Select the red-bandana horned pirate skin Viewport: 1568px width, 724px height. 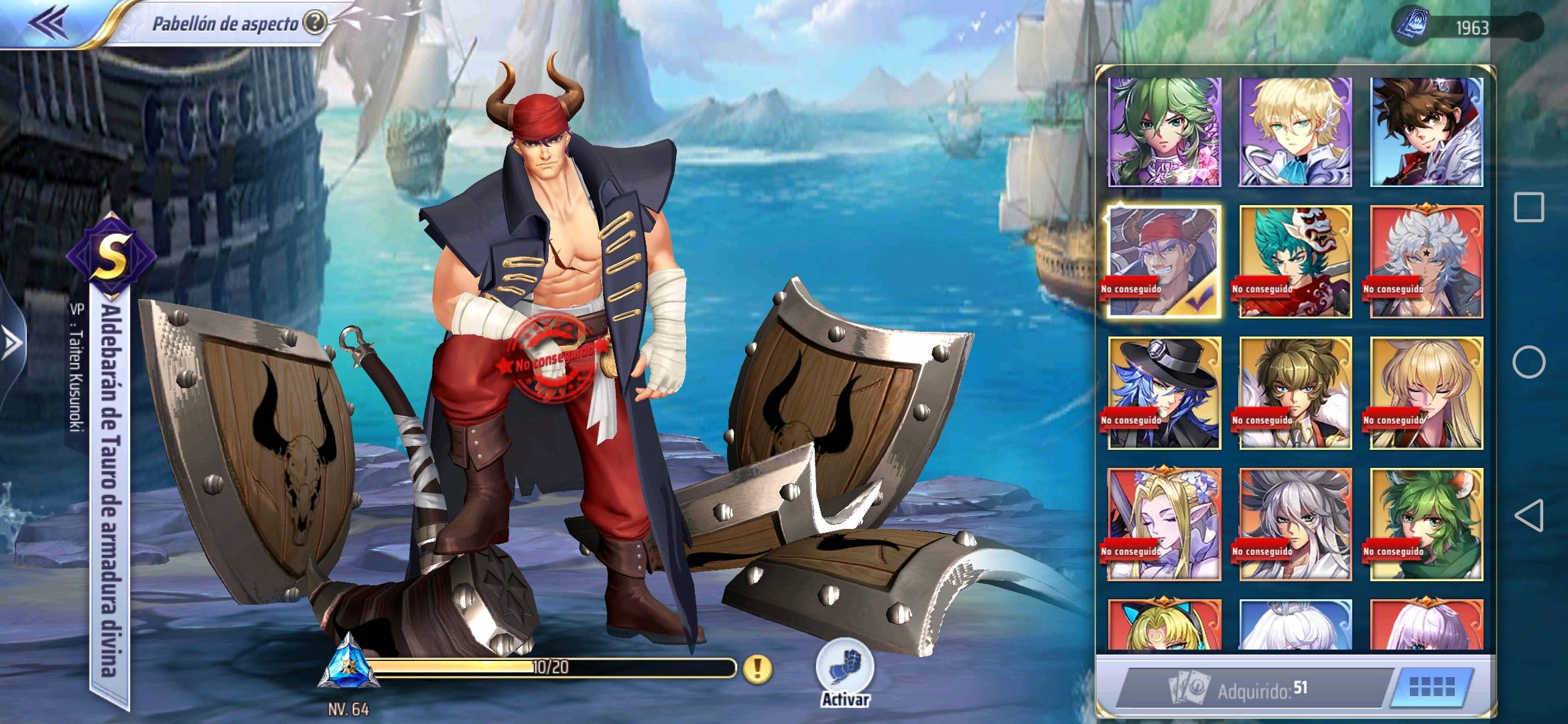coord(1164,261)
